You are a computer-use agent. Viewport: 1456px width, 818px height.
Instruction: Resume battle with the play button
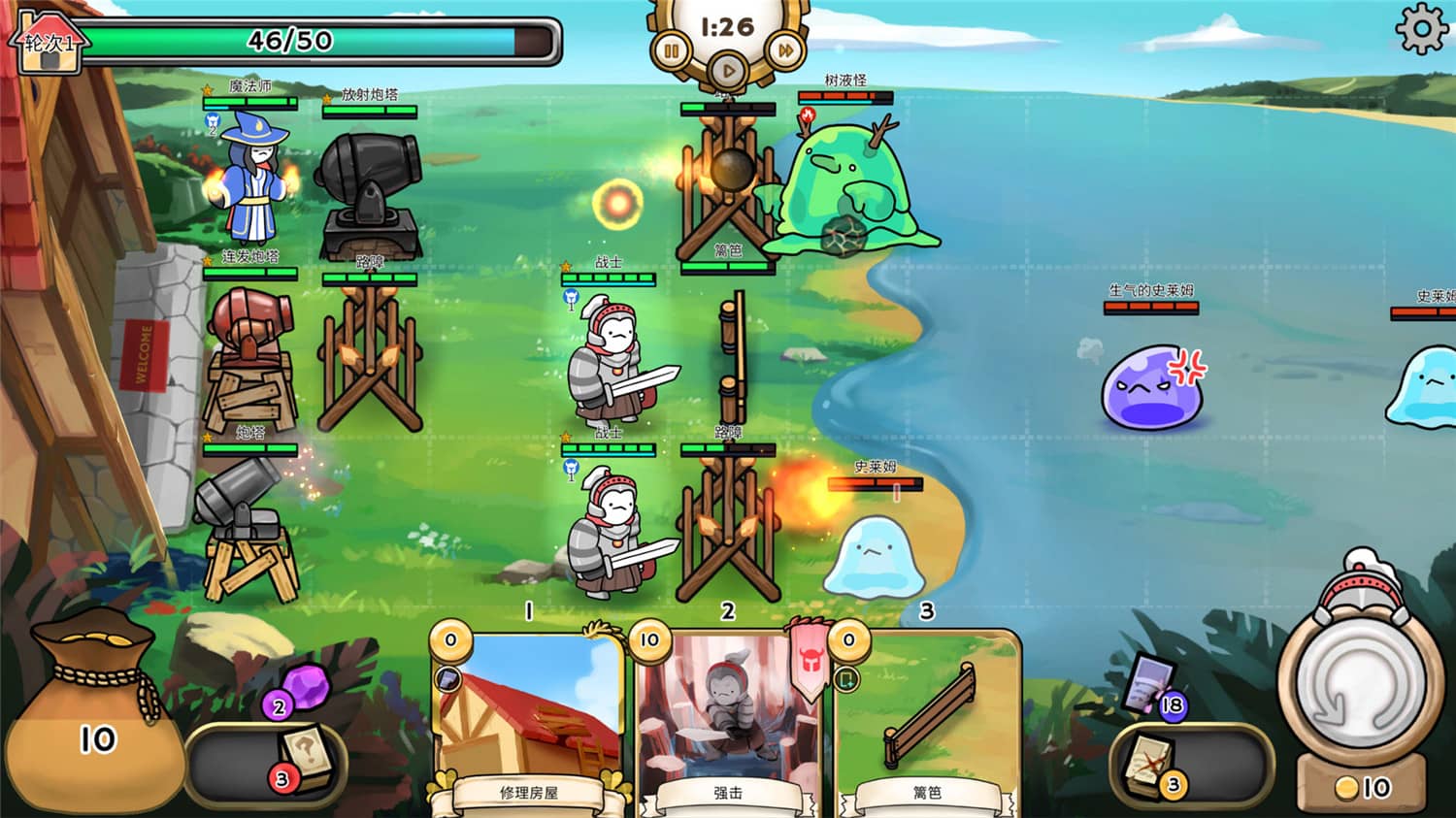[x=729, y=70]
